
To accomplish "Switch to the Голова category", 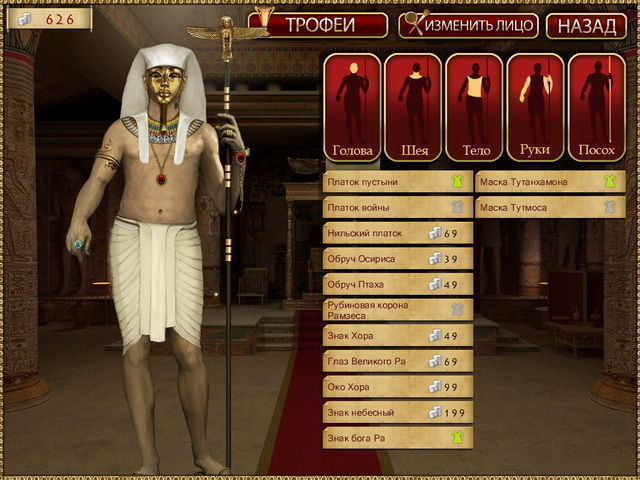I will (352, 108).
